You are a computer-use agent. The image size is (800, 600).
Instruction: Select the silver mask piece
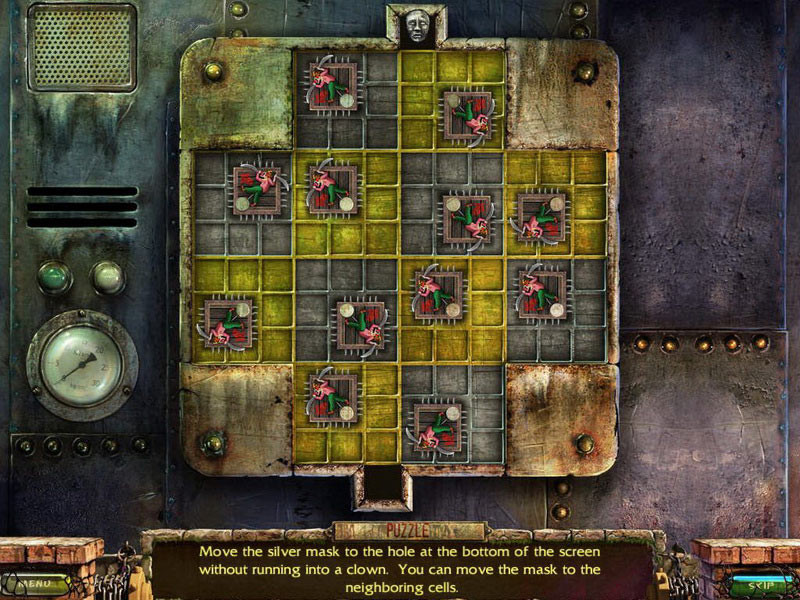(417, 26)
